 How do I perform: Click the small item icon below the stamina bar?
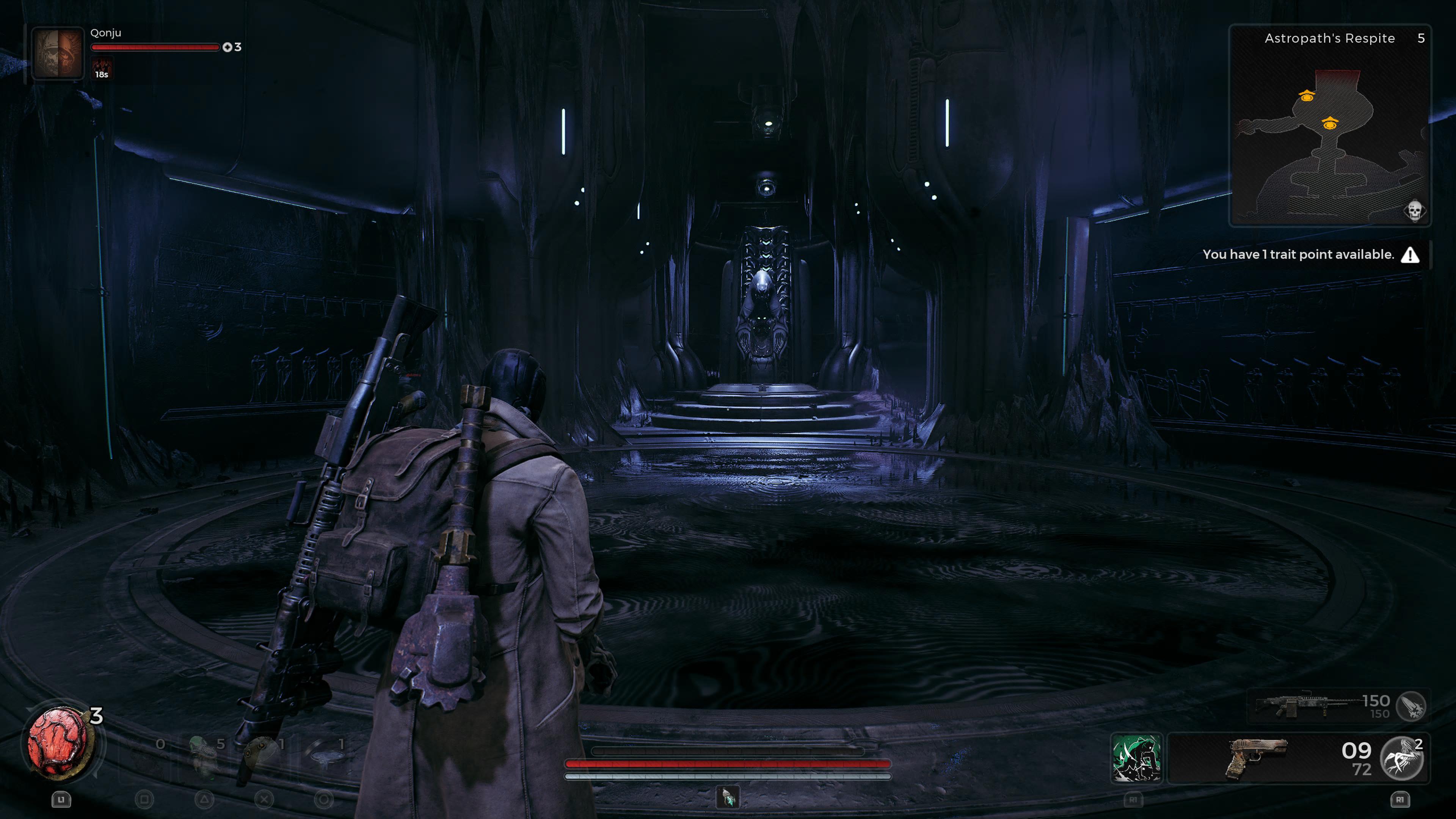point(728,797)
